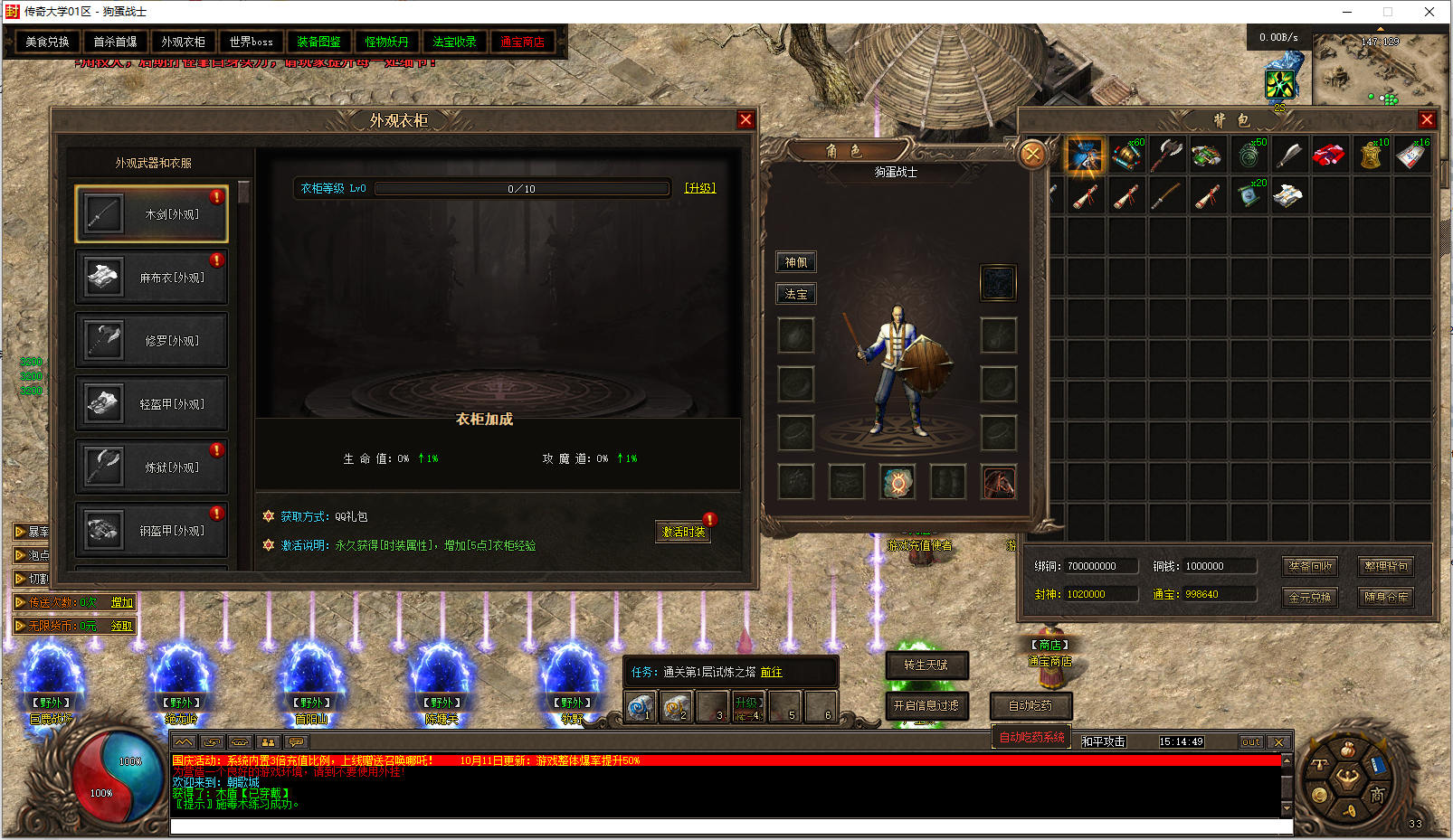Open the 通宝商店 shop menu
Viewport: 1453px width, 840px height.
[x=522, y=42]
